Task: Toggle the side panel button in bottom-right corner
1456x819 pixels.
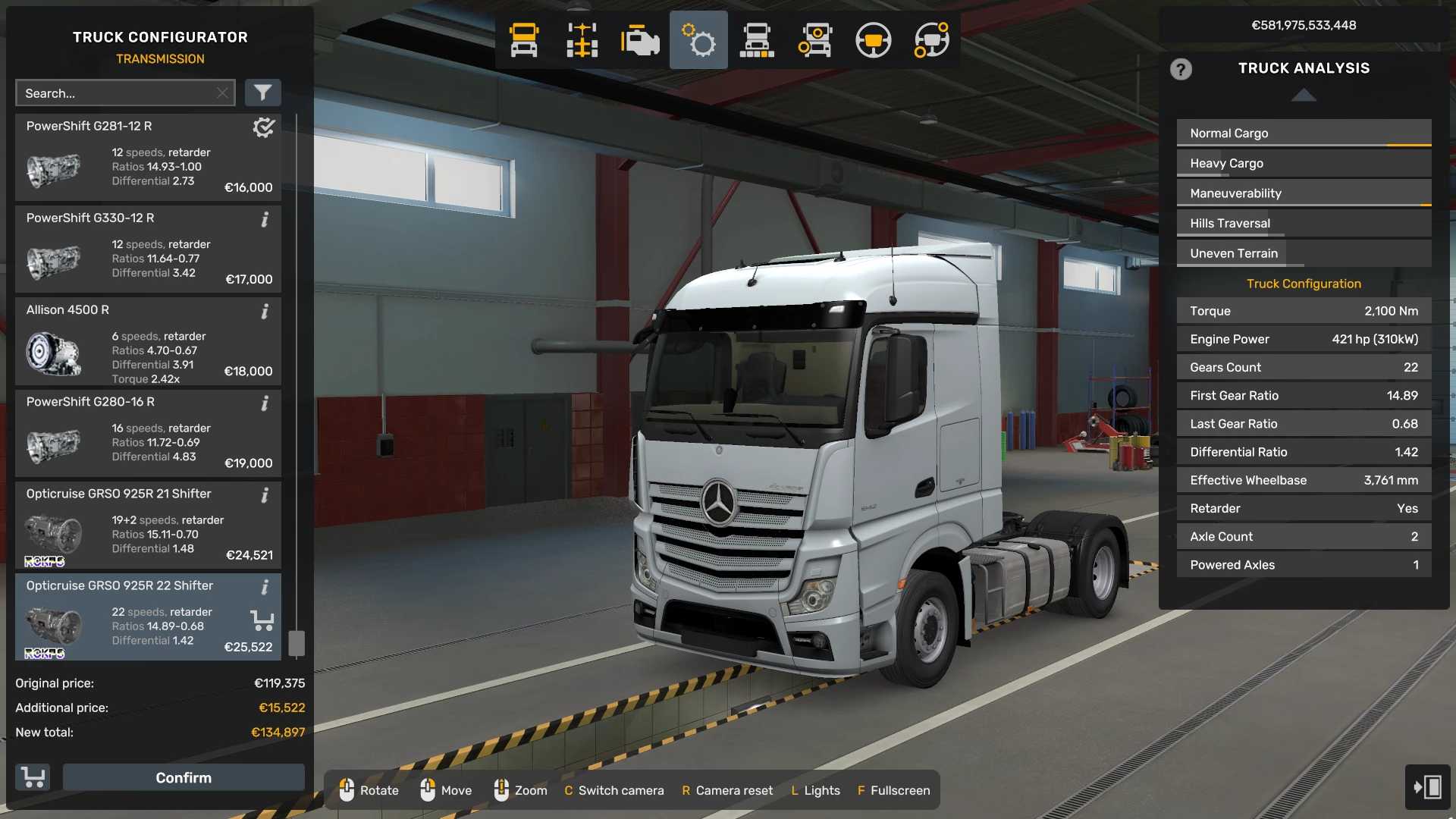Action: tap(1427, 786)
